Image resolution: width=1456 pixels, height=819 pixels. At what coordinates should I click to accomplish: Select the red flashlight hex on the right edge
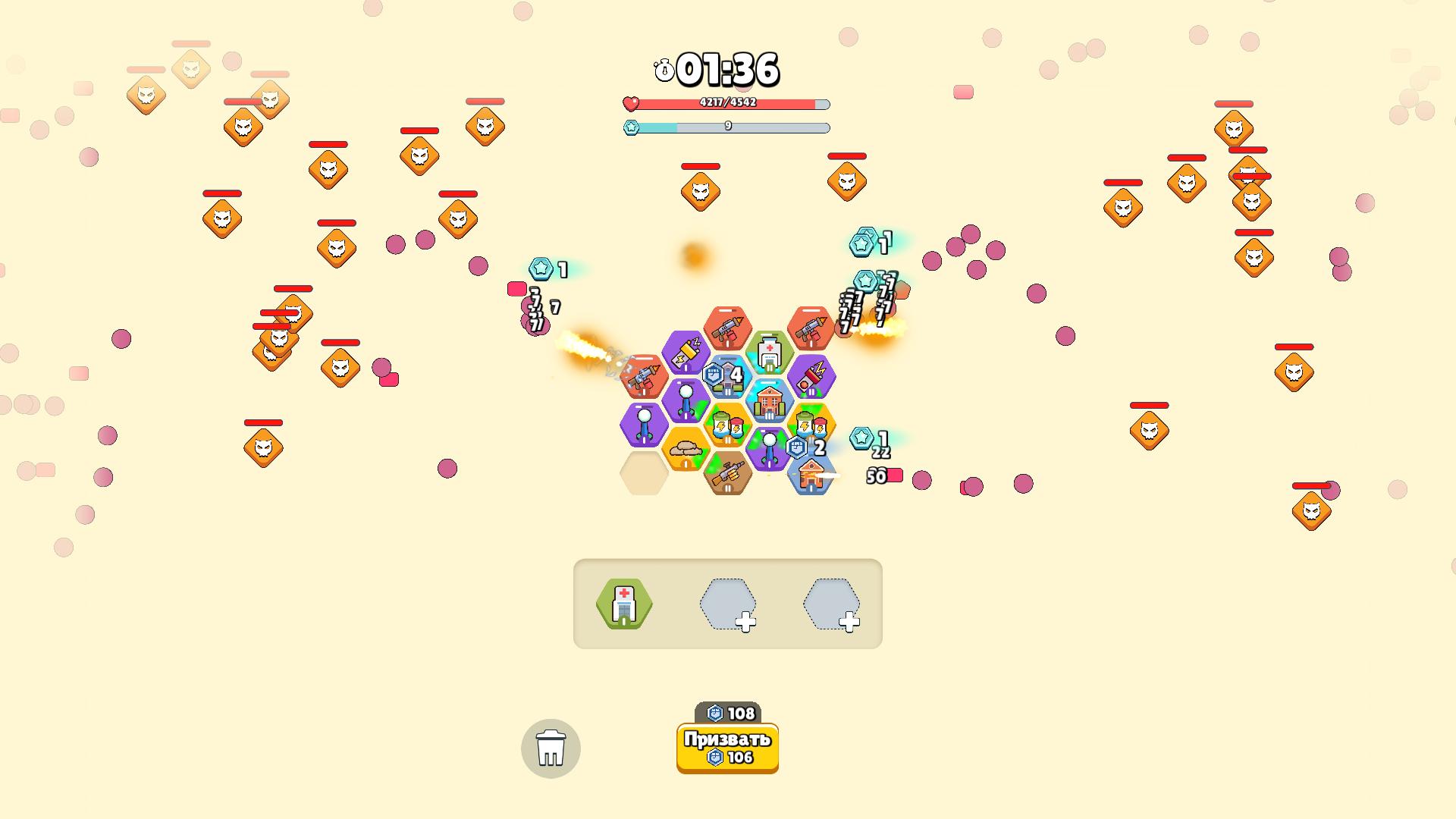[x=811, y=378]
